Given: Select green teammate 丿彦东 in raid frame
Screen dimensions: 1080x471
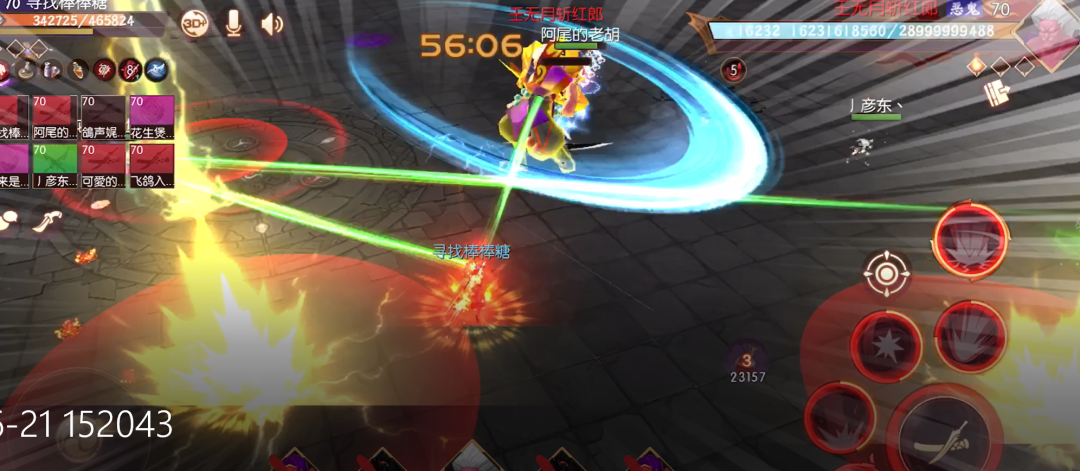Looking at the screenshot, I should (x=56, y=166).
